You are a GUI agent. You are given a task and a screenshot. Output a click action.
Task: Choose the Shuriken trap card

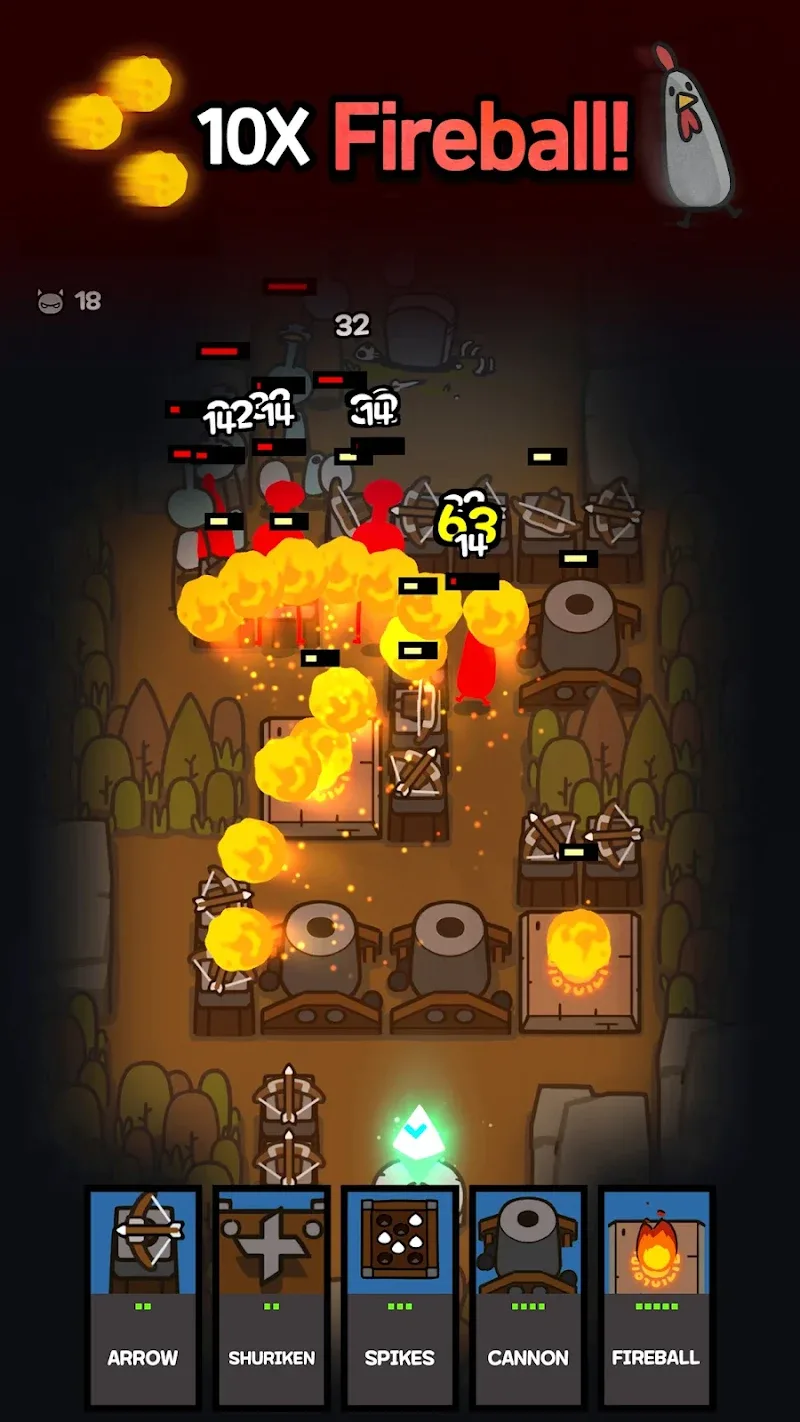click(x=271, y=1296)
